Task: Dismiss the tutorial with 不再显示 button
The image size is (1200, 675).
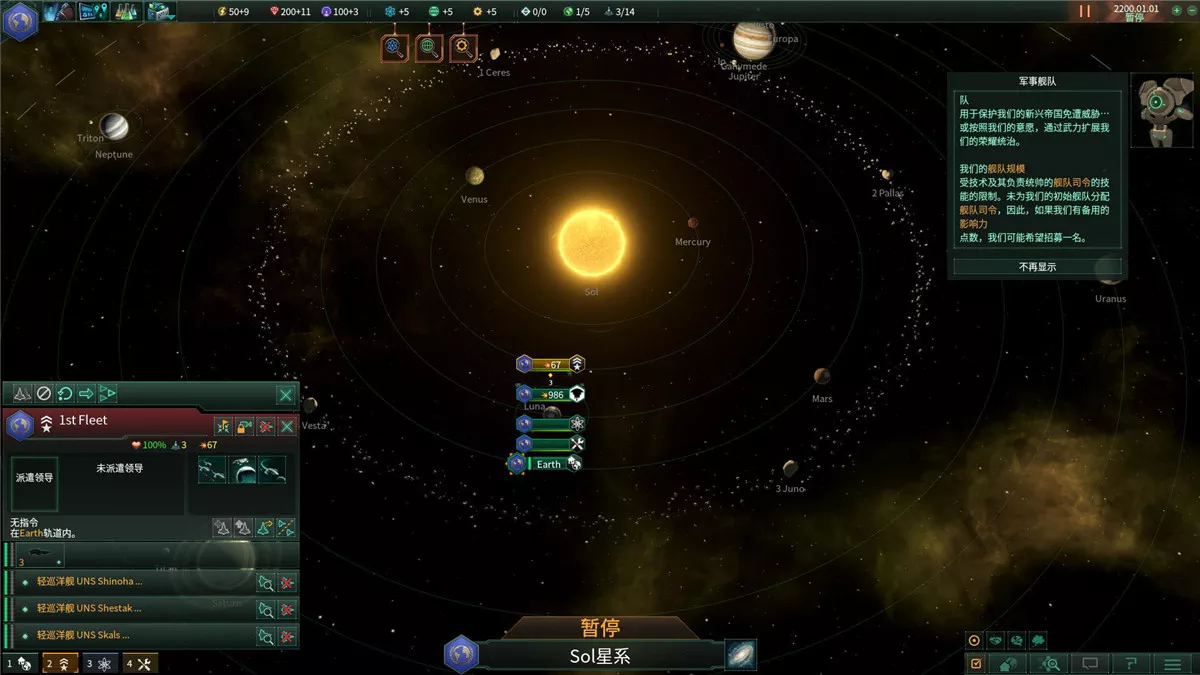Action: coord(1037,267)
